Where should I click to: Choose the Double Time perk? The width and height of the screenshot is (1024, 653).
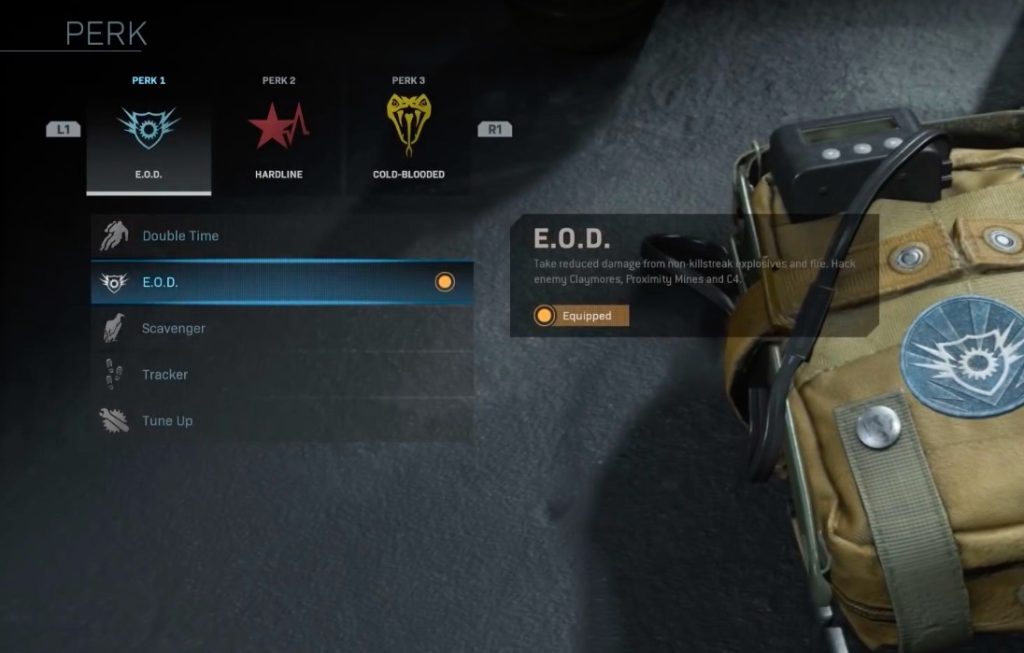[281, 236]
